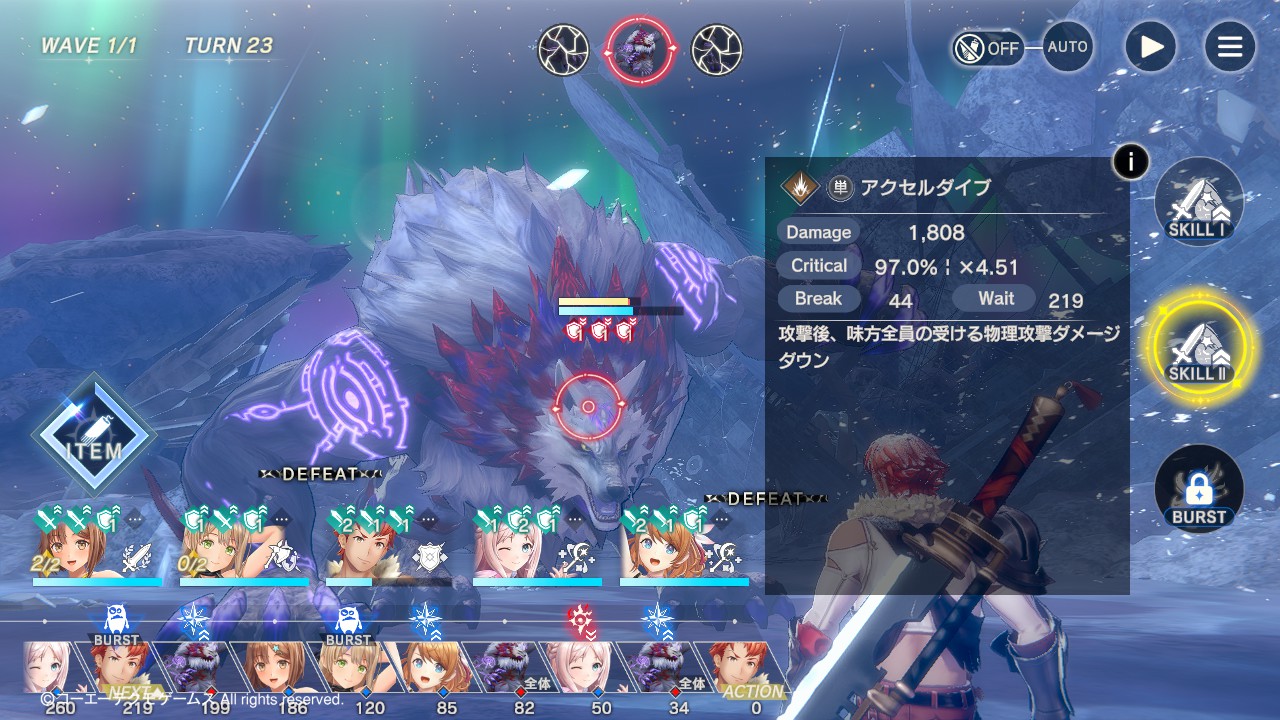Activate the highlighted Skill II
The height and width of the screenshot is (720, 1280).
1198,347
